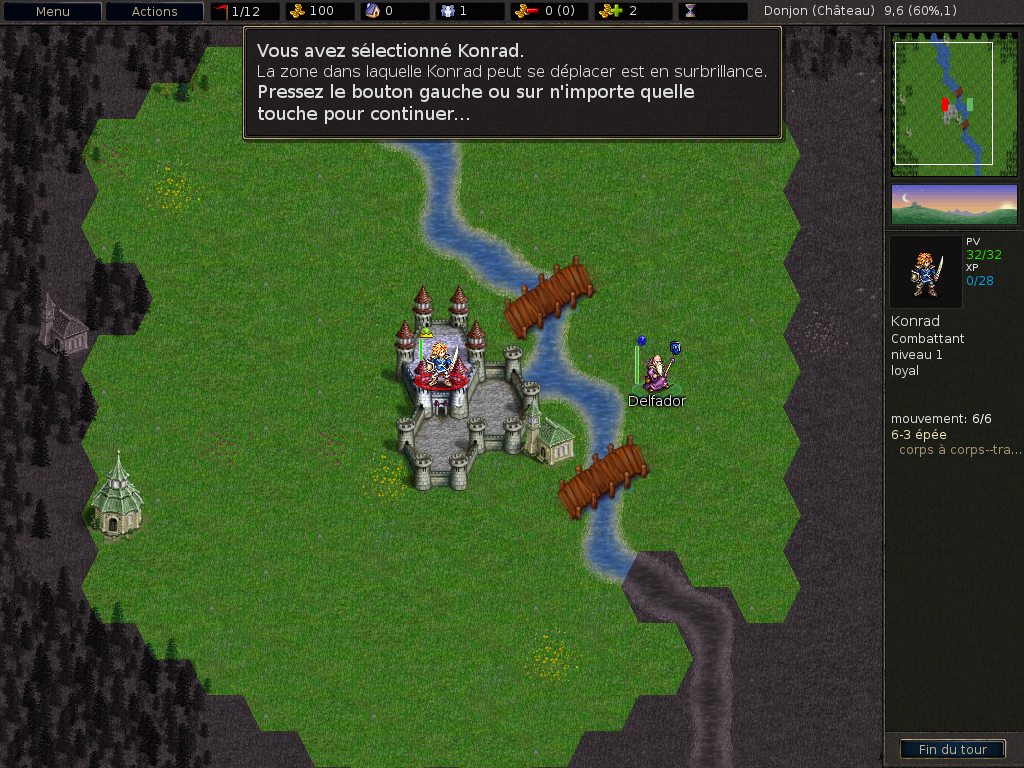The width and height of the screenshot is (1024, 768).
Task: Select the Delfador unit
Action: [x=656, y=372]
